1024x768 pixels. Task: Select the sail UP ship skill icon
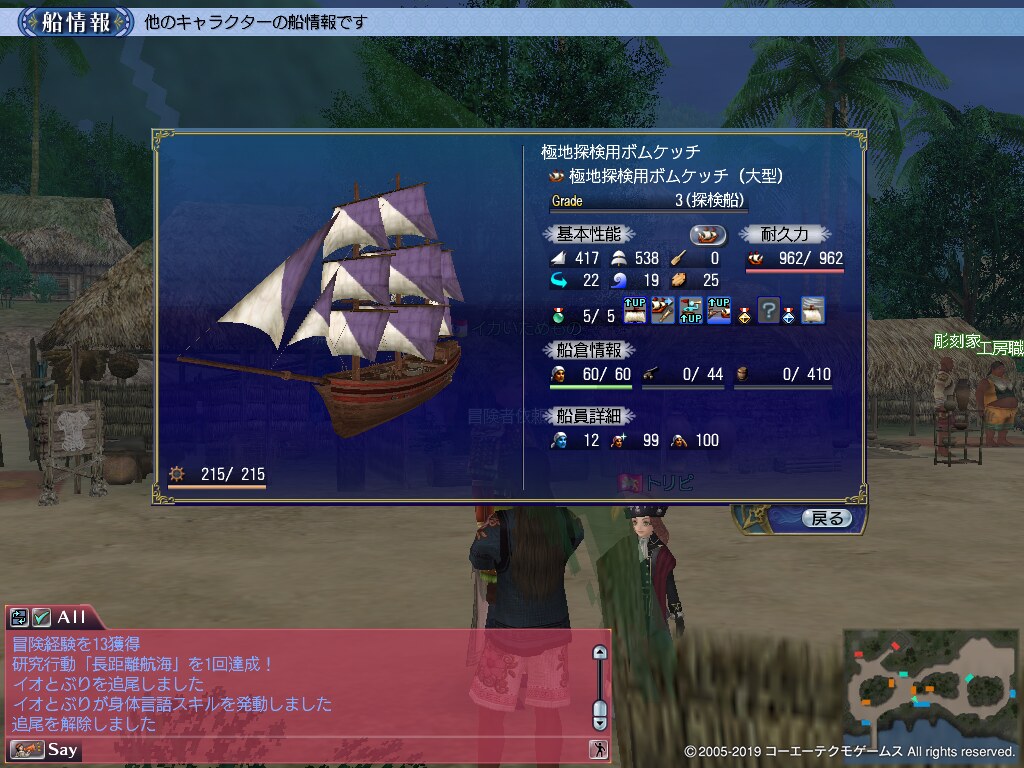[x=636, y=311]
